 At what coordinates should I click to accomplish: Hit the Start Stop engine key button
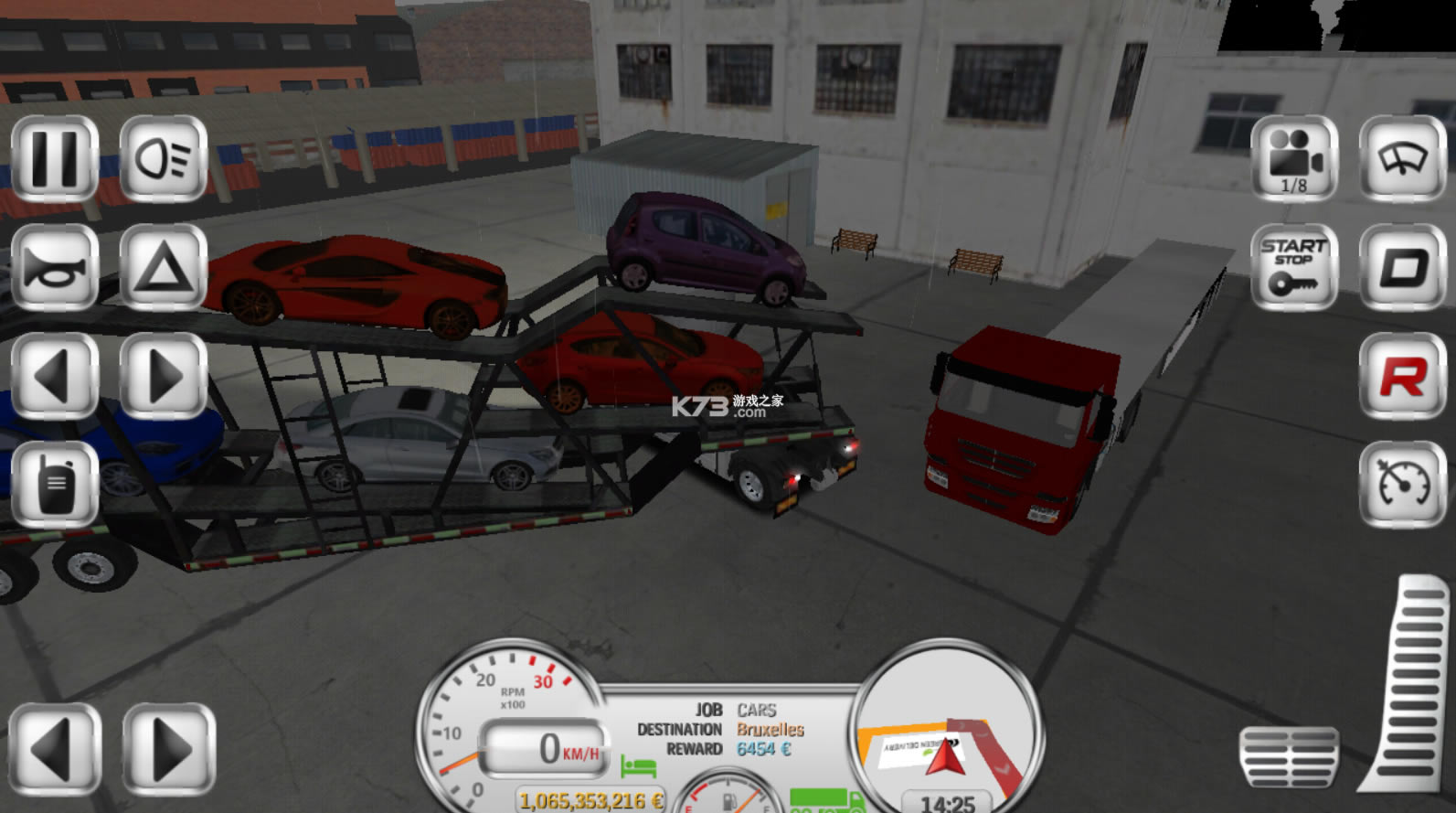coord(1294,268)
